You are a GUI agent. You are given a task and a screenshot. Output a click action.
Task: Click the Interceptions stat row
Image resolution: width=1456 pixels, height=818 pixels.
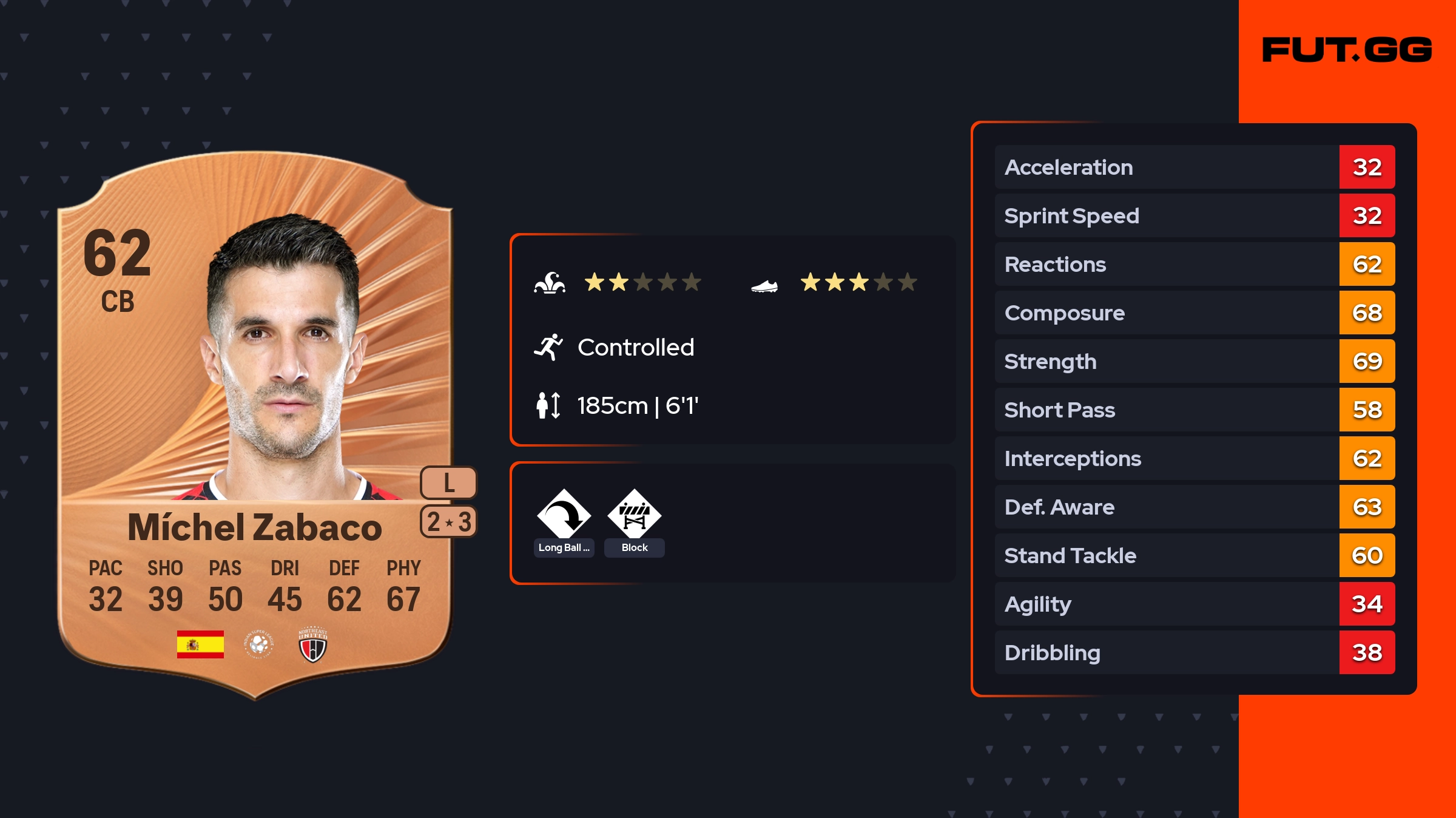[x=1194, y=459]
